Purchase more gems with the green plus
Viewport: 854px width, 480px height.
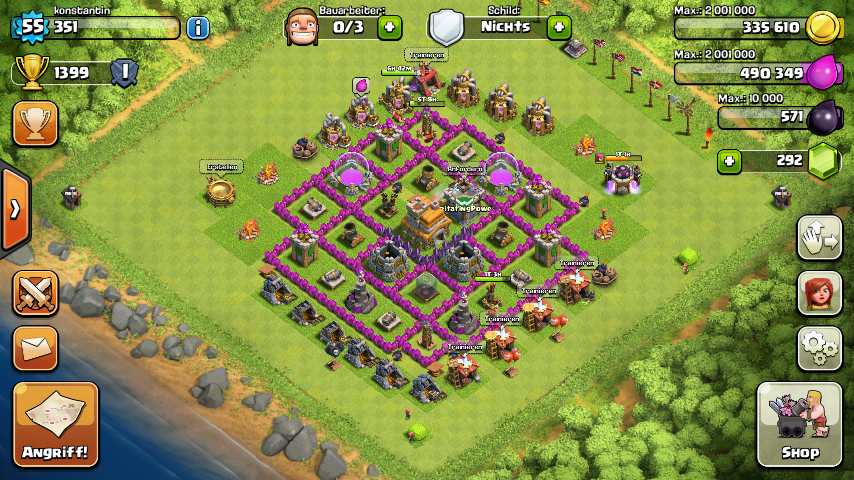click(730, 160)
